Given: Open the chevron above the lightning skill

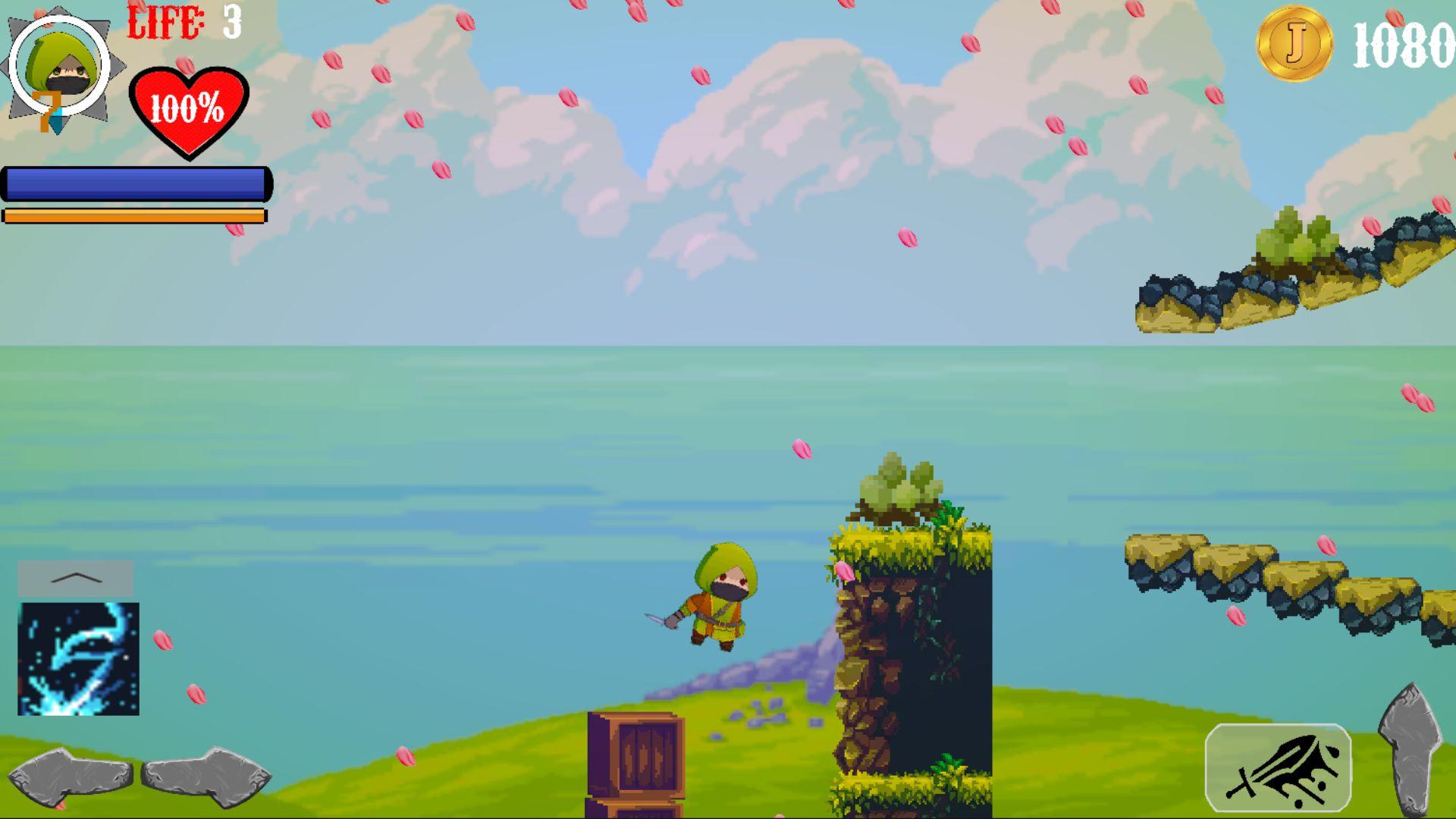Looking at the screenshot, I should (74, 578).
